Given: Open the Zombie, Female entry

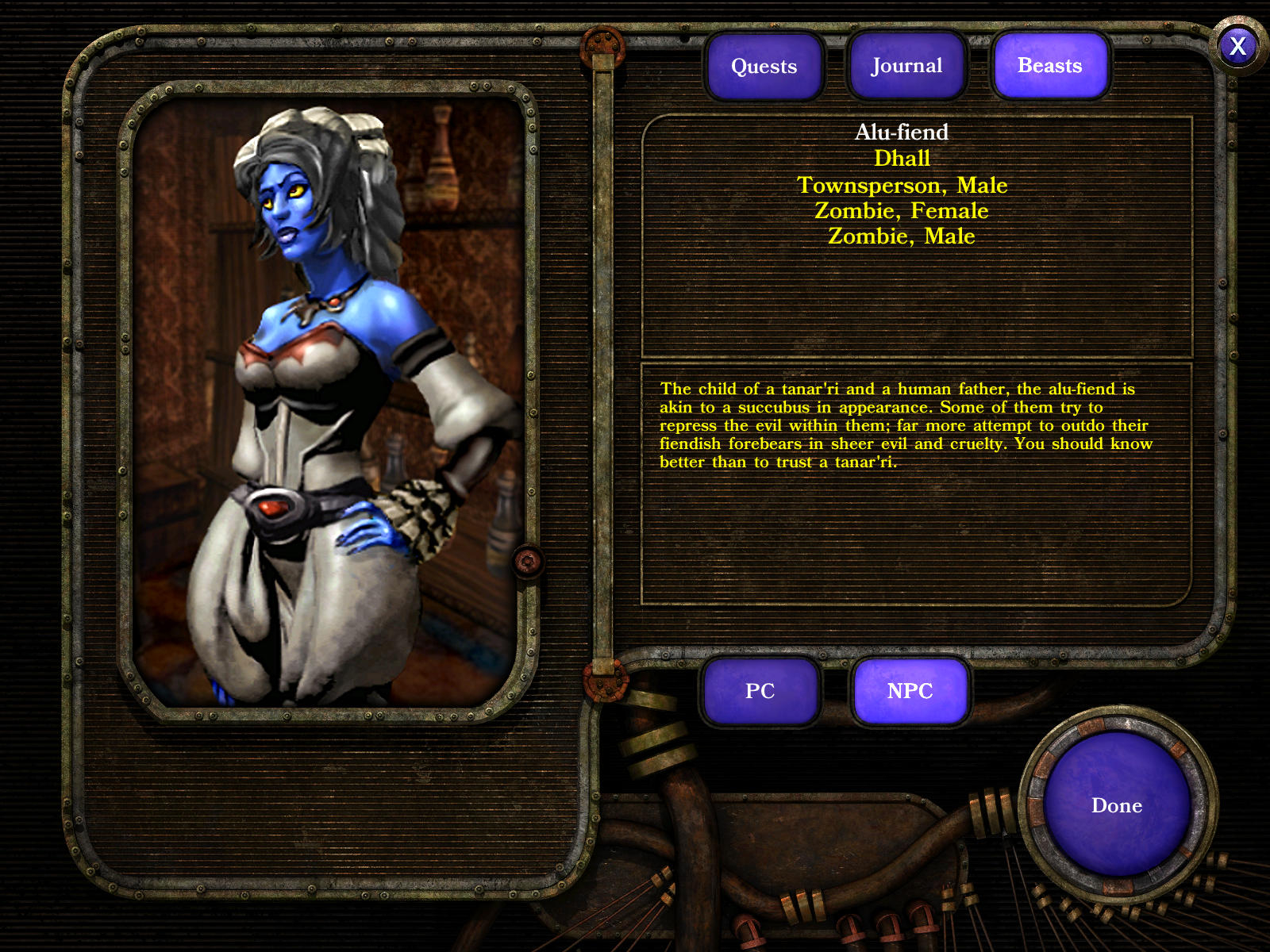Looking at the screenshot, I should pyautogui.click(x=901, y=211).
